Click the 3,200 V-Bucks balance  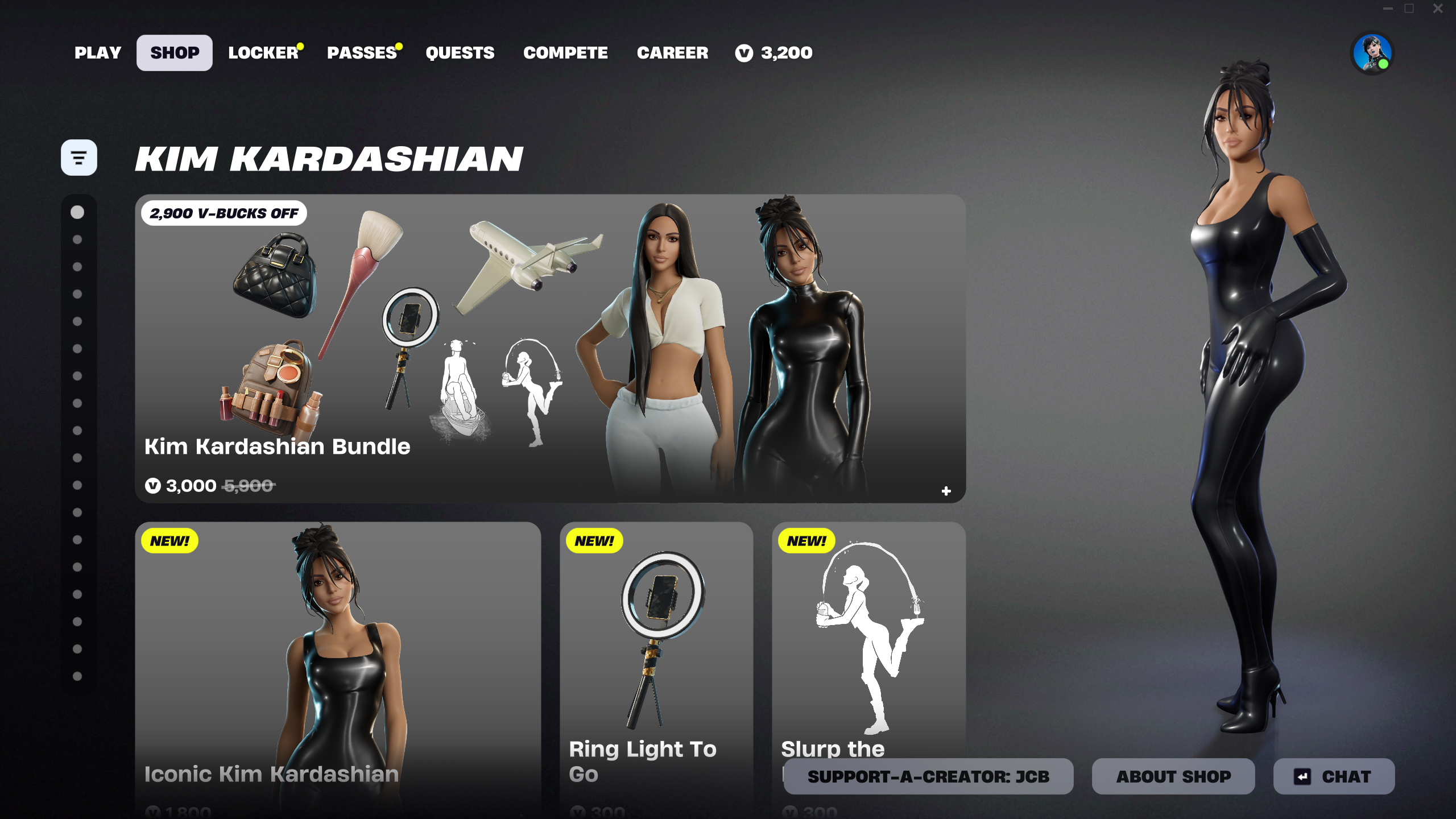coord(774,53)
